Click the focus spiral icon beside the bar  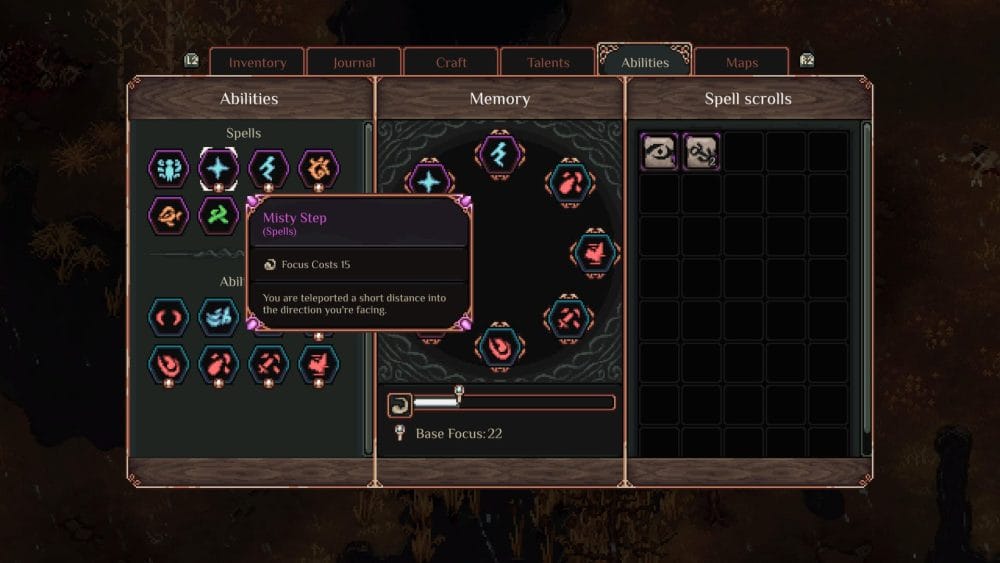click(x=400, y=404)
